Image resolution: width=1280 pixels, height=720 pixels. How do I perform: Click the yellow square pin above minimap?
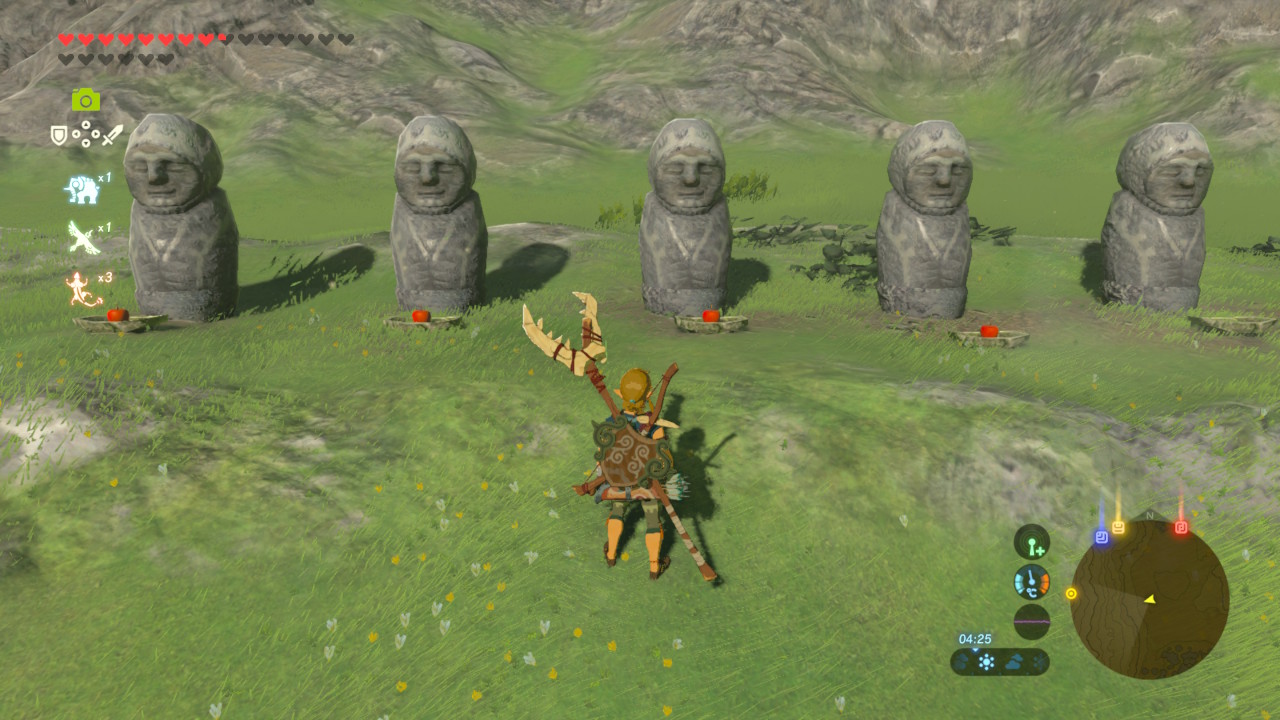1118,527
